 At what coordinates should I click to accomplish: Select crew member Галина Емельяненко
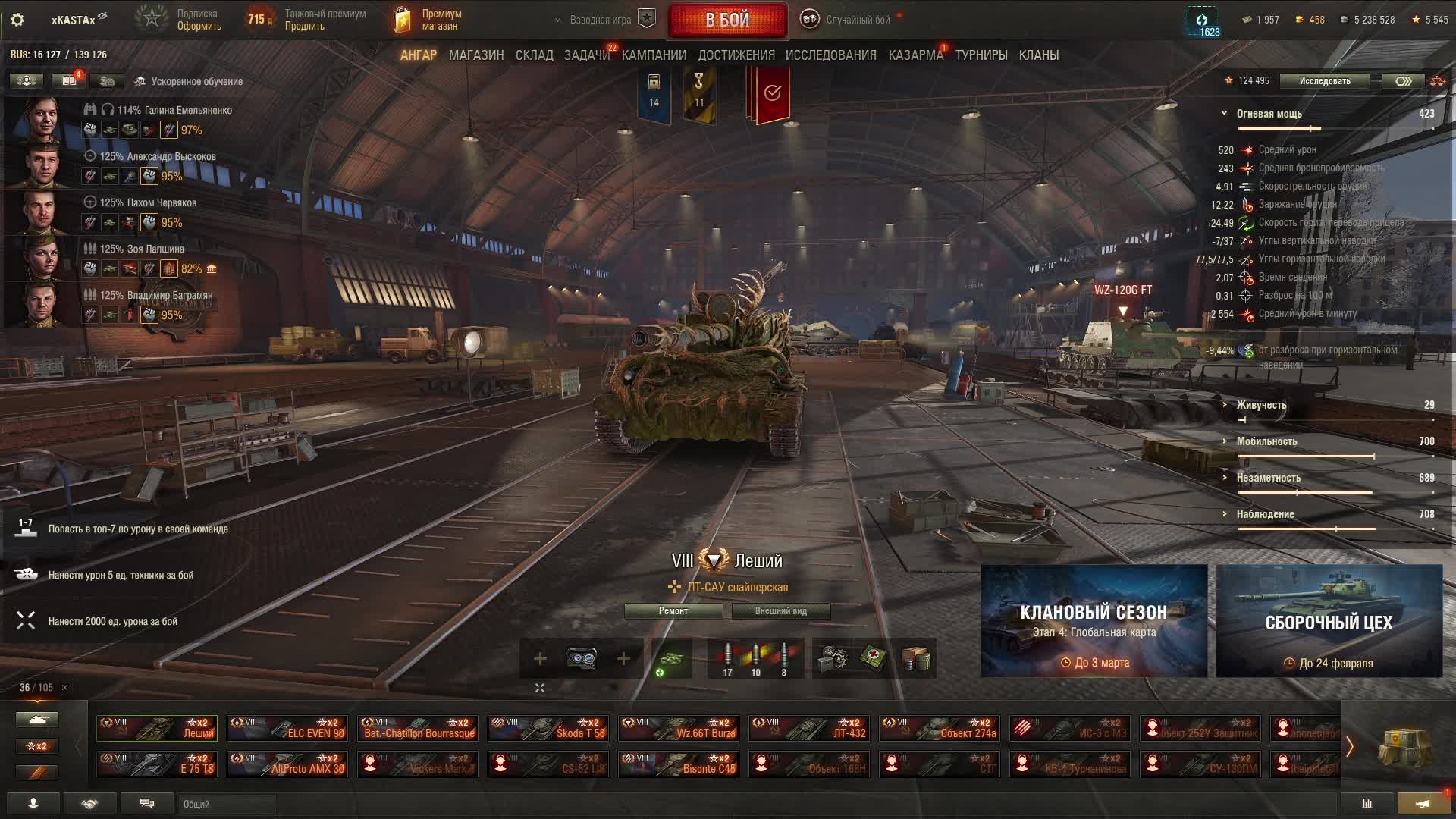174,111
